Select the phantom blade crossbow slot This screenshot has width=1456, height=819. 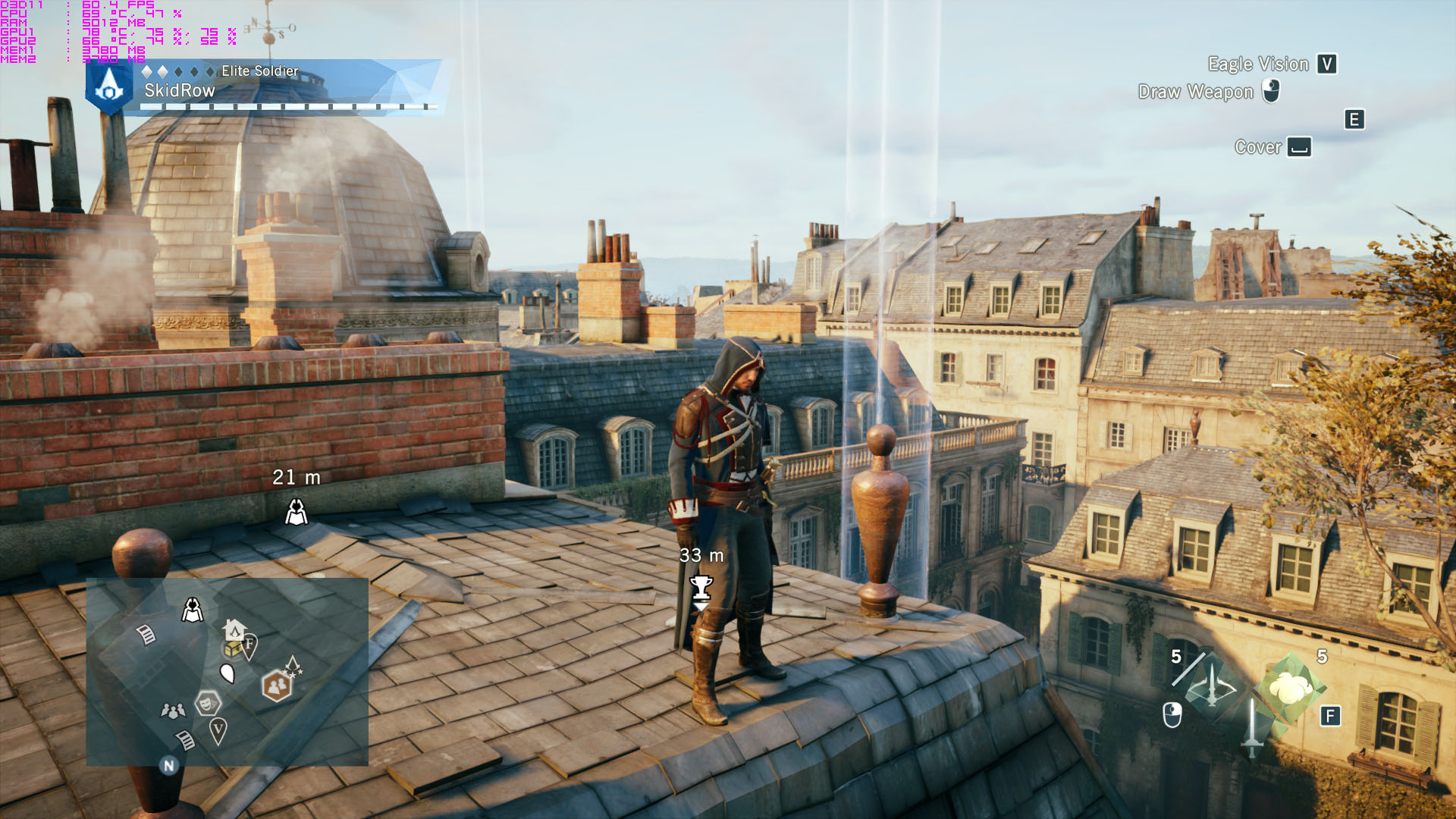(1210, 687)
